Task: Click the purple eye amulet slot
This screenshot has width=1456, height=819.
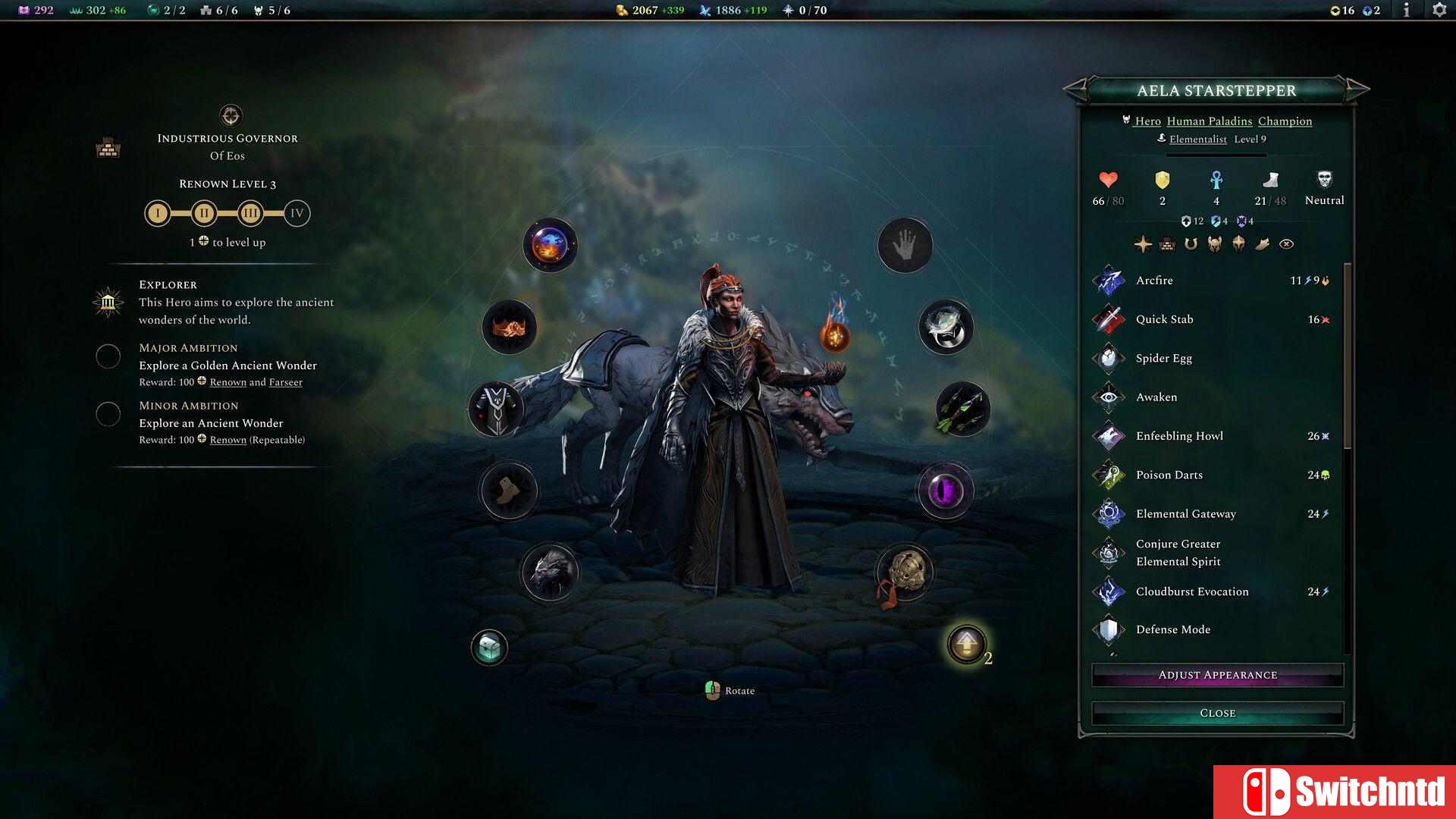Action: [x=946, y=491]
